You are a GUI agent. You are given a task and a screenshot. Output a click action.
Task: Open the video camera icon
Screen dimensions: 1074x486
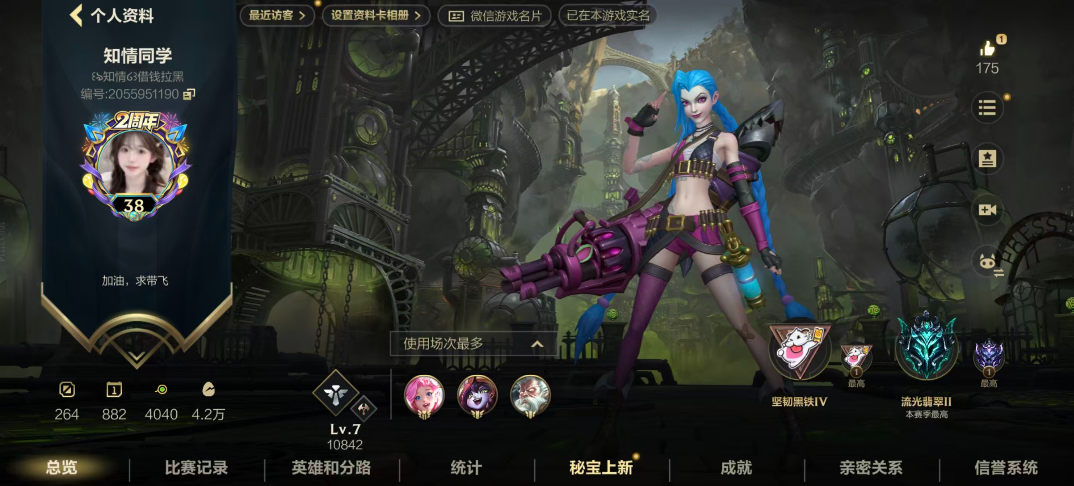click(x=988, y=209)
